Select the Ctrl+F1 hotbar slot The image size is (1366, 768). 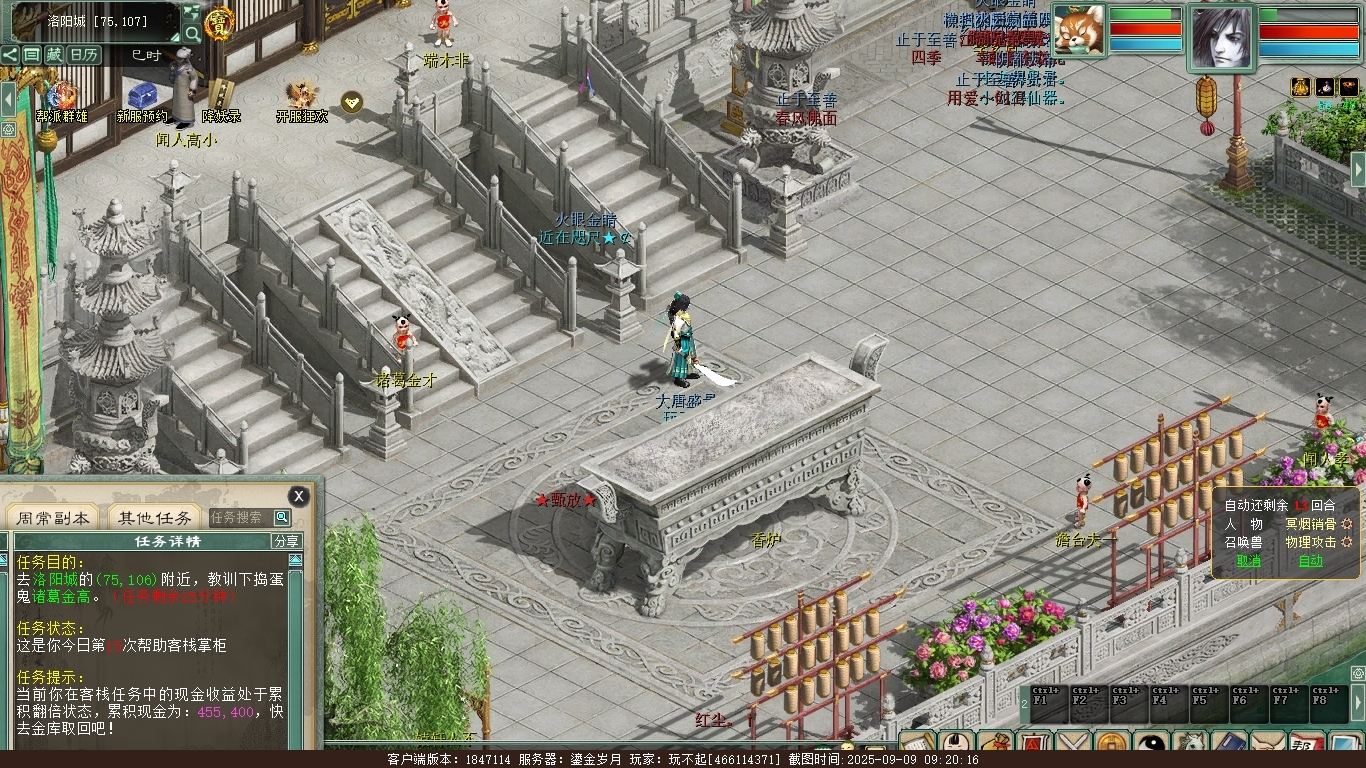1047,702
